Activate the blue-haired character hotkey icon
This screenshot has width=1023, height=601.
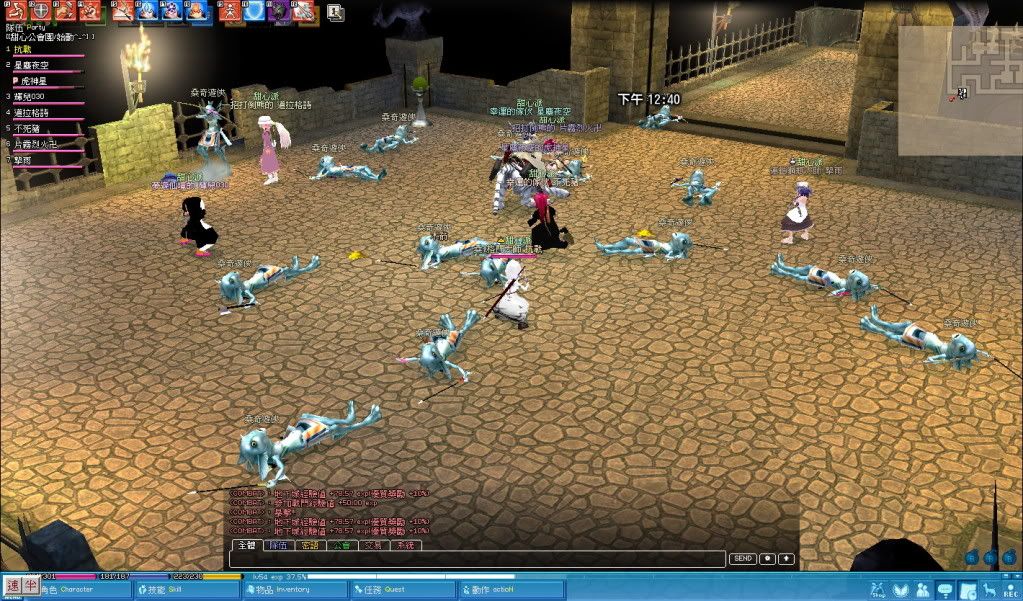pos(147,11)
